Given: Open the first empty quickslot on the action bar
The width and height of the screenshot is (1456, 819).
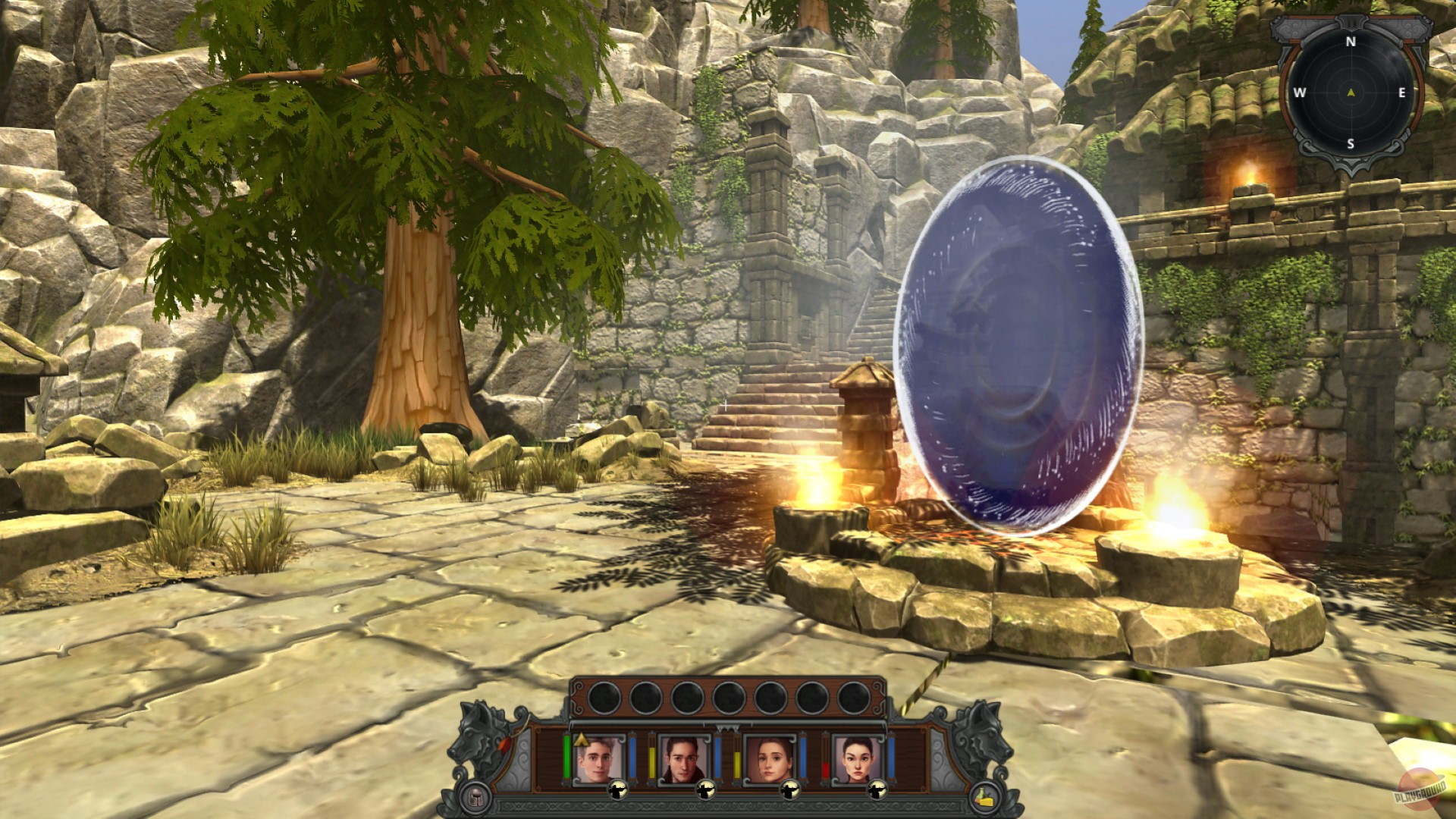Looking at the screenshot, I should [604, 697].
